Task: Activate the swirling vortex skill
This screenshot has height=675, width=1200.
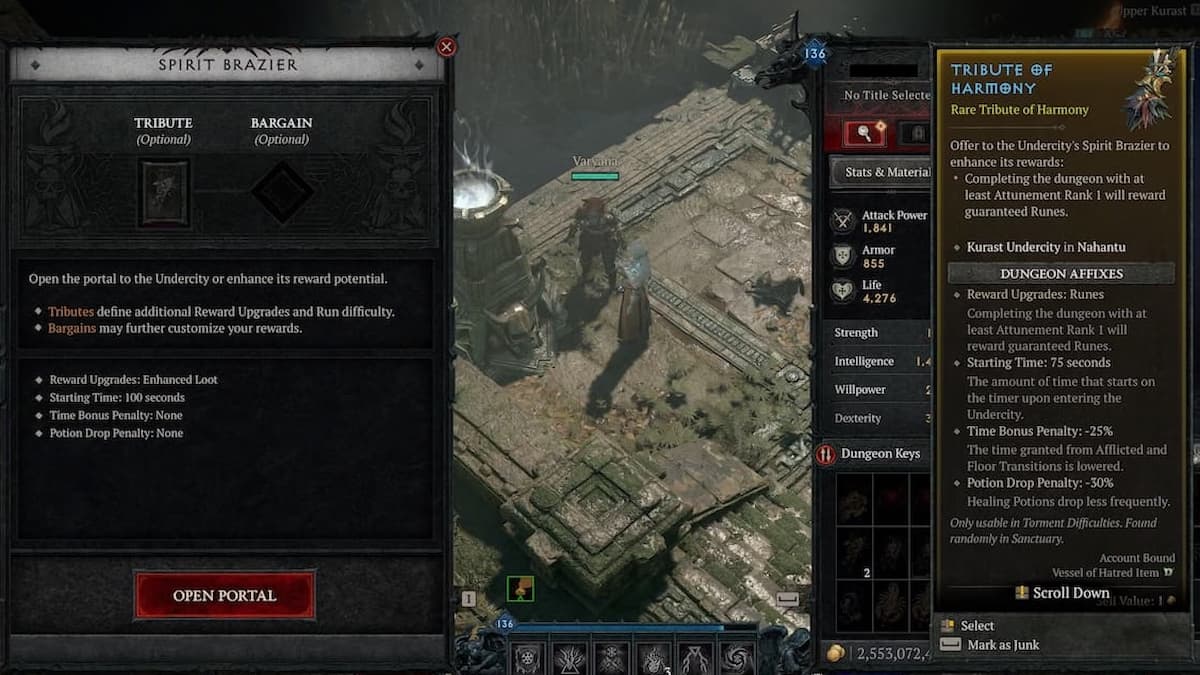Action: 737,658
